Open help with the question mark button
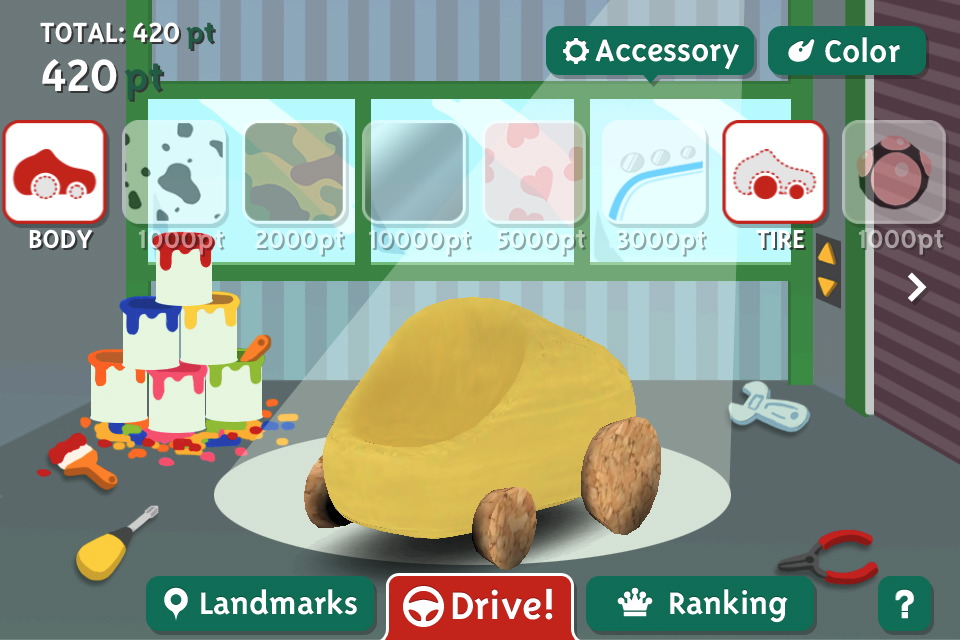 point(904,604)
